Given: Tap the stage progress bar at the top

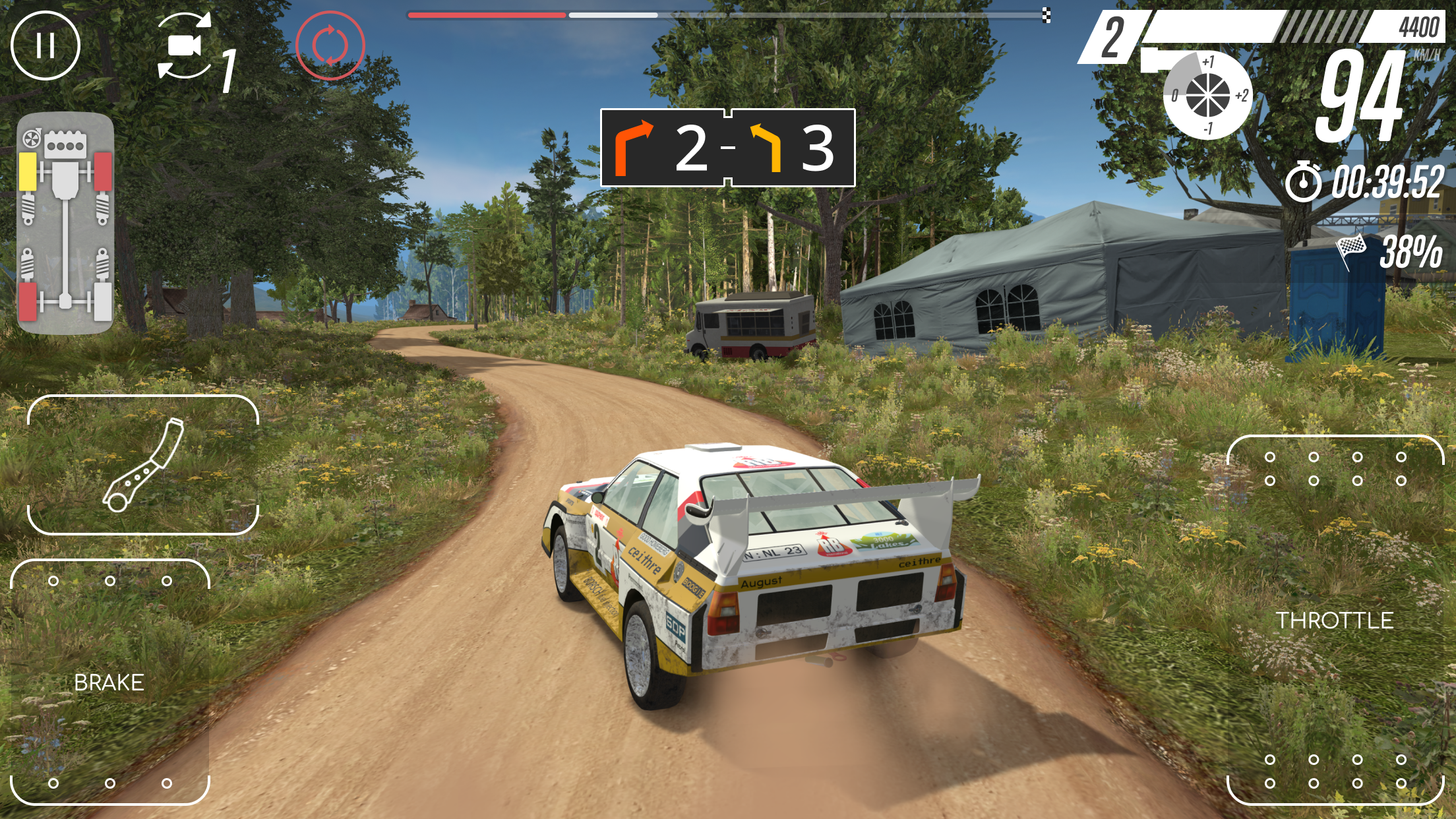Looking at the screenshot, I should 725,13.
